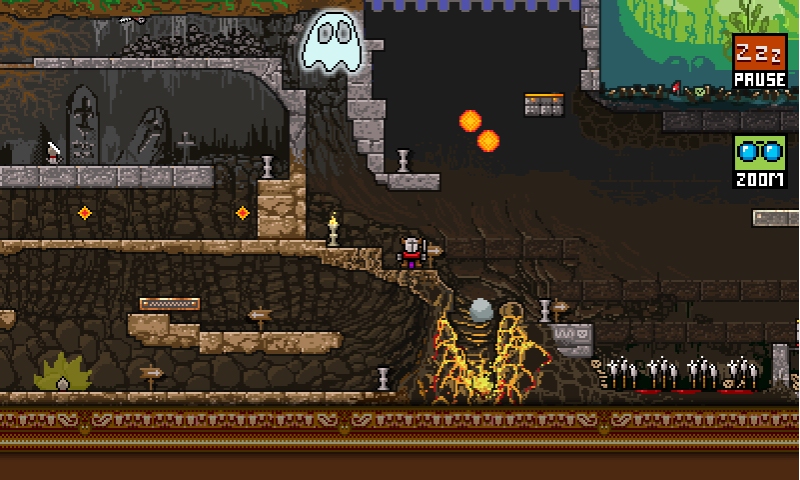Viewport: 800px width, 480px height.
Task: Tap the Pause button
Action: 760,62
